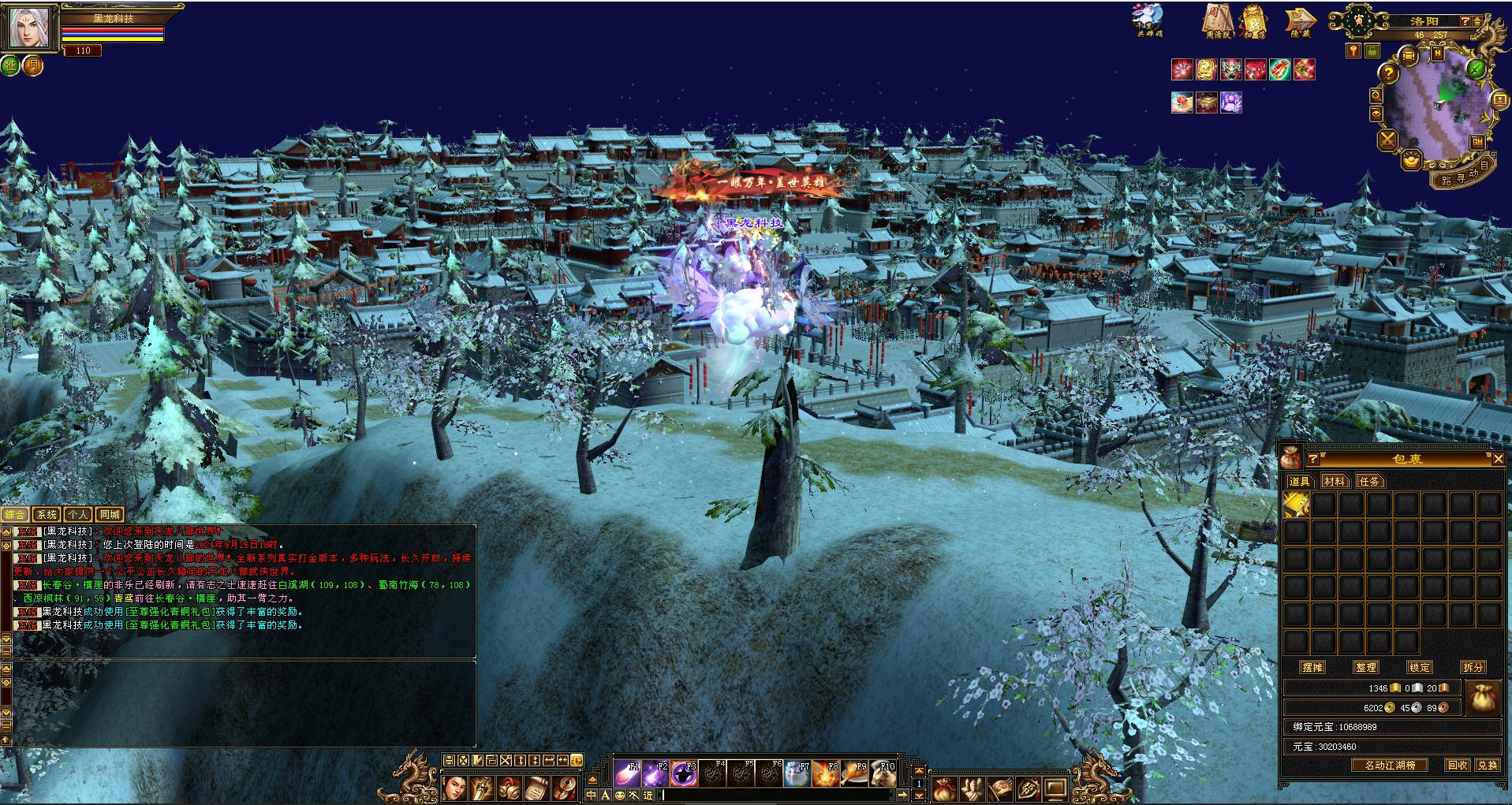Open the 摆摊 stall button
The image size is (1512, 805).
pyautogui.click(x=1312, y=667)
